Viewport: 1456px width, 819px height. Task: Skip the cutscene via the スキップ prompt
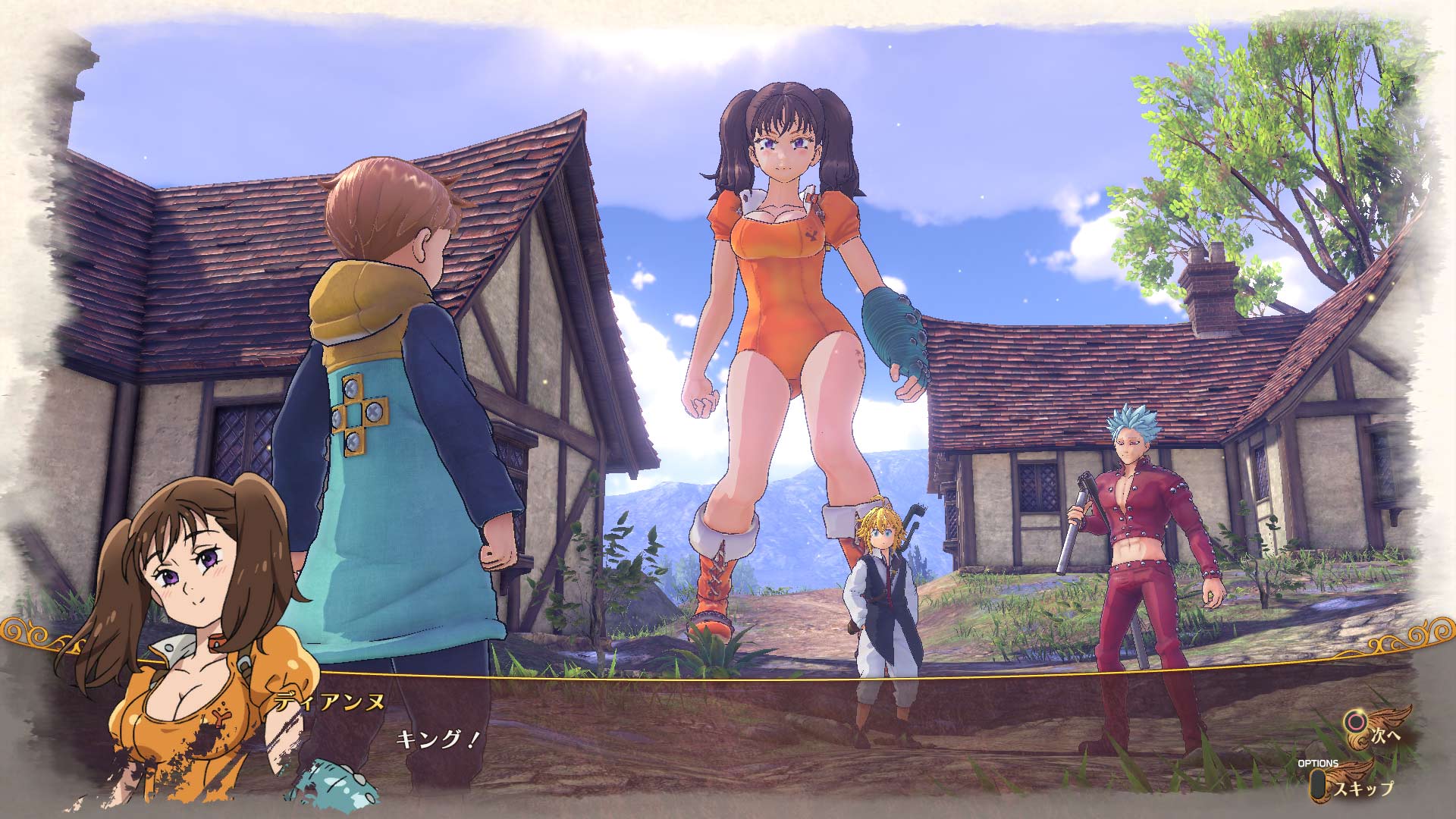click(1365, 789)
